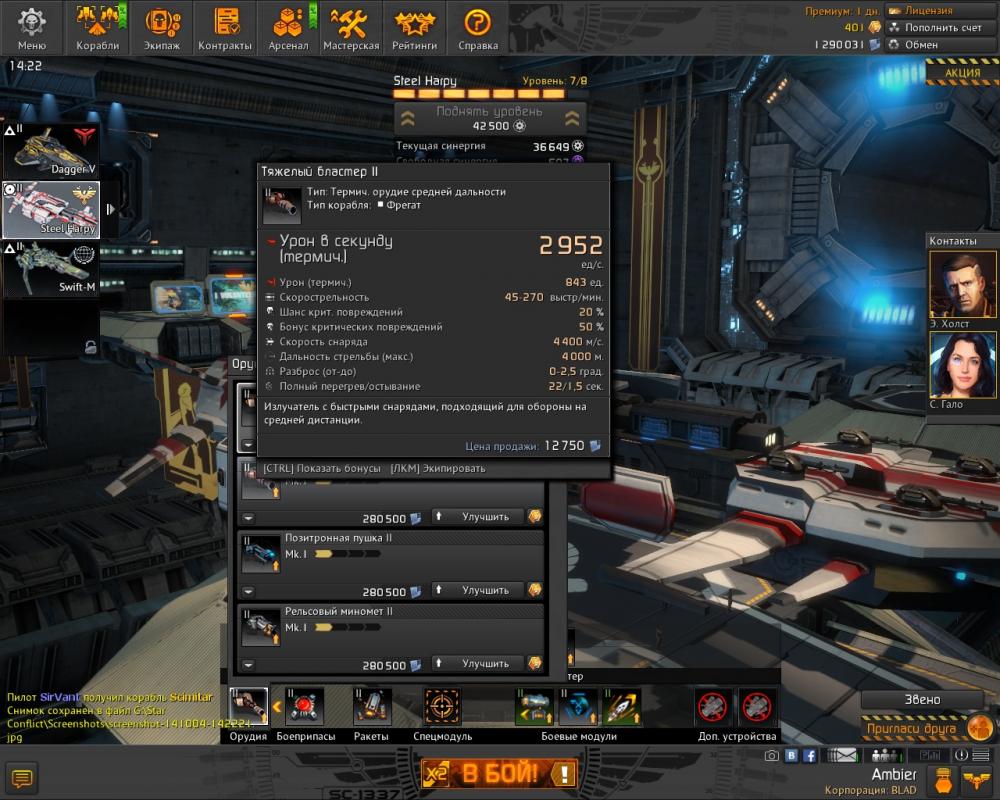
Task: Open the Мастерская workshop
Action: click(351, 27)
